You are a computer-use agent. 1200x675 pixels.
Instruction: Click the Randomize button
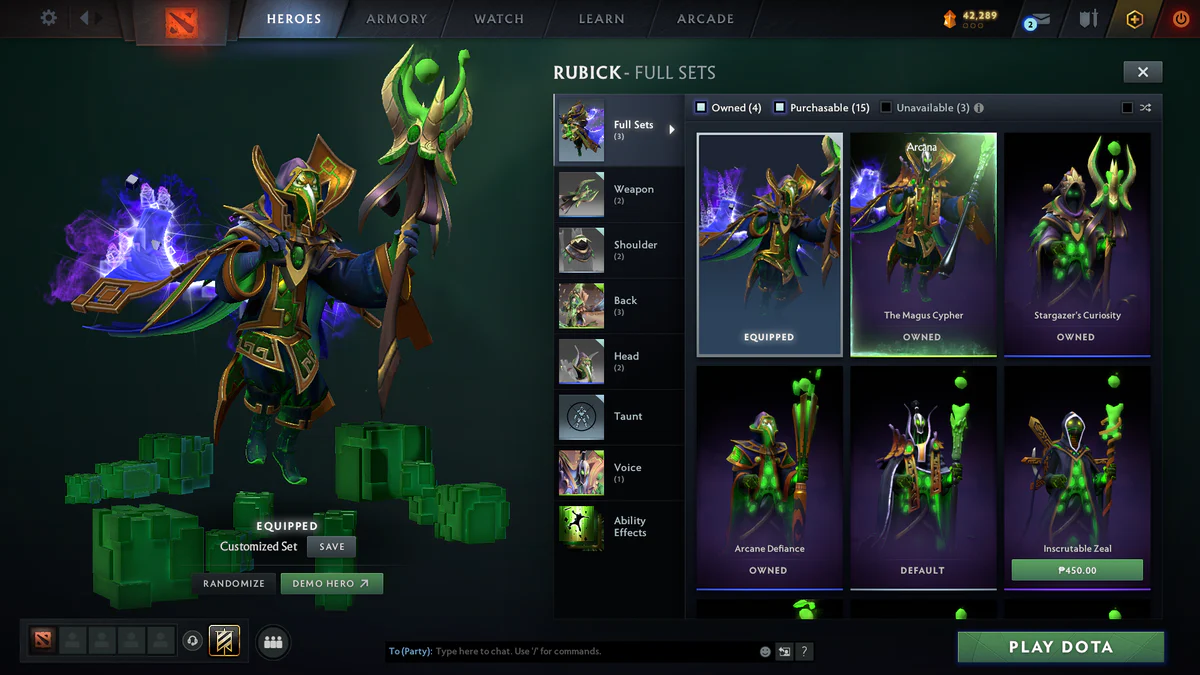[x=234, y=583]
